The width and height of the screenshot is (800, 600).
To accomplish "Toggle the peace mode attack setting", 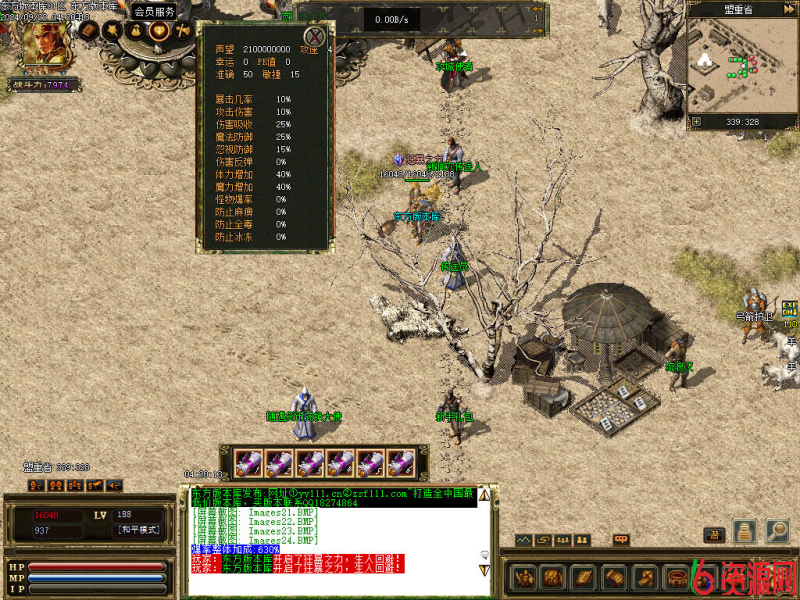I will pyautogui.click(x=138, y=529).
